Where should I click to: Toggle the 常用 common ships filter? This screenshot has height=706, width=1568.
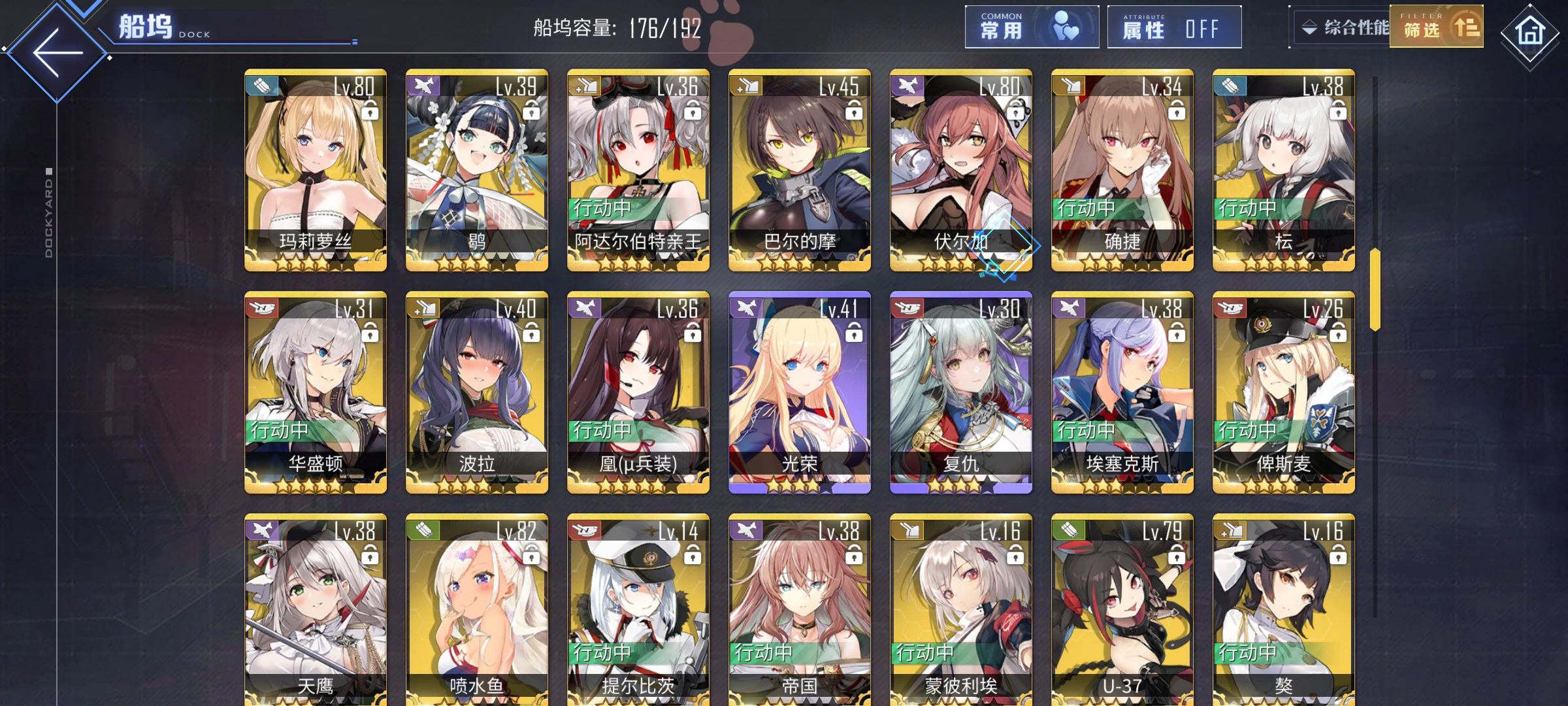1031,27
